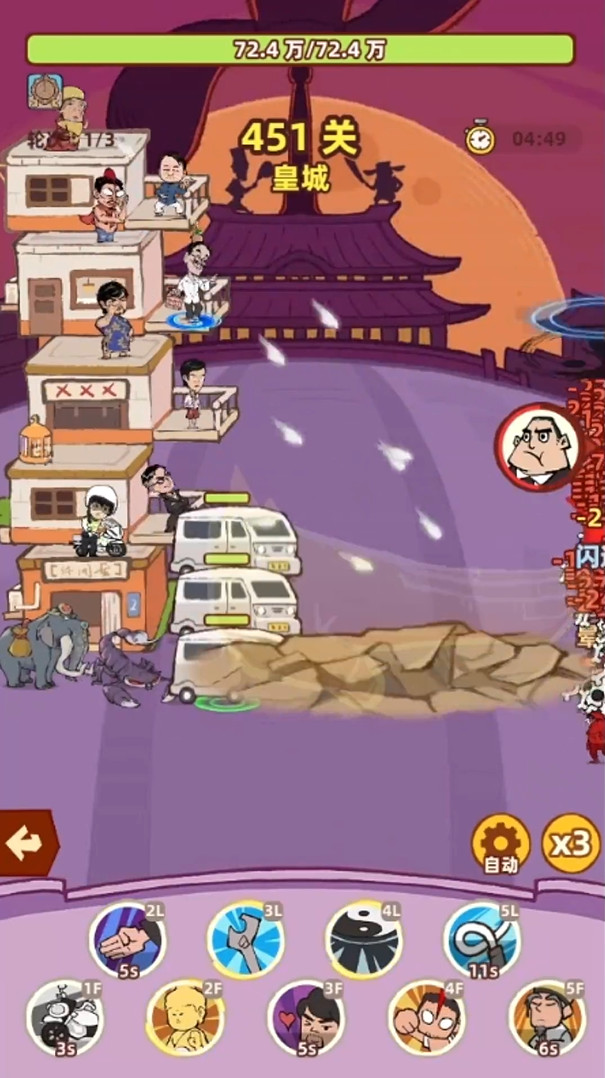The image size is (605, 1078).
Task: Tap the angry boss portrait icon
Action: pyautogui.click(x=540, y=447)
